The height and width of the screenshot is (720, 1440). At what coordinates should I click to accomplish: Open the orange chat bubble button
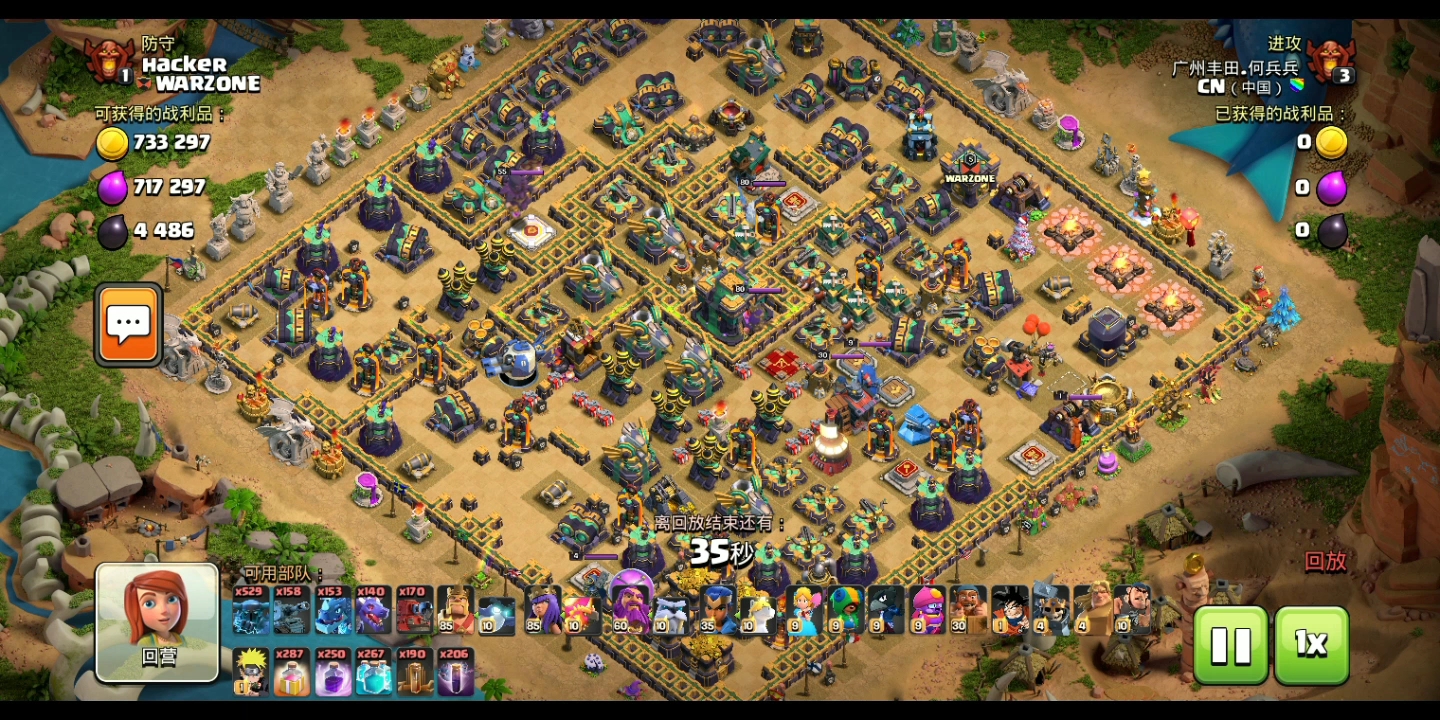129,324
